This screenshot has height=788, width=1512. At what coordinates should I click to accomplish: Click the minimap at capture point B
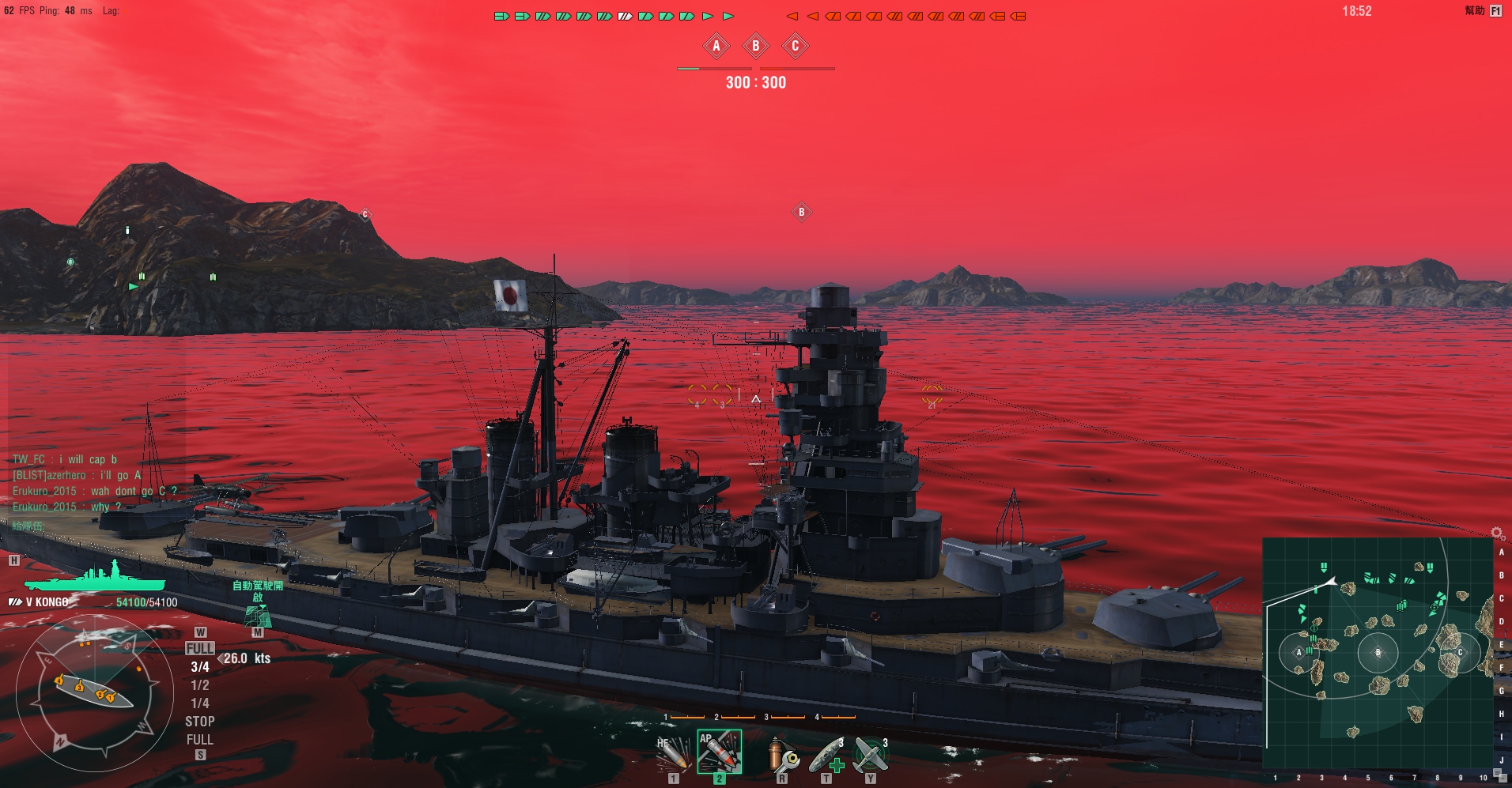tap(1378, 652)
